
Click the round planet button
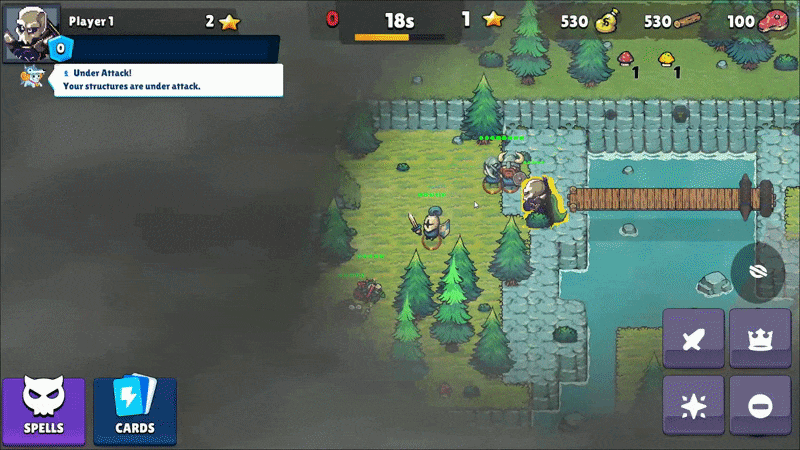click(757, 271)
